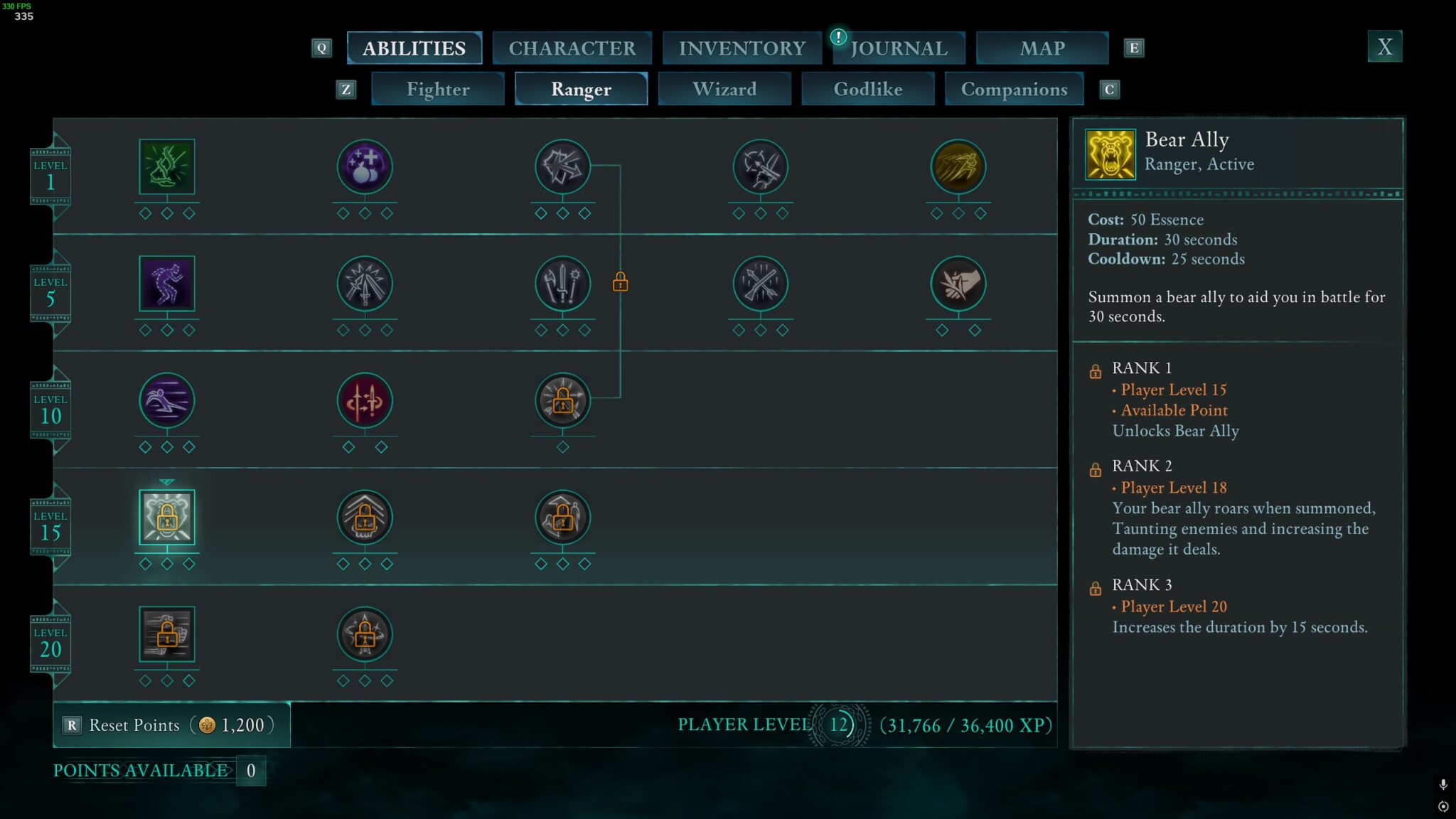The width and height of the screenshot is (1456, 819).
Task: Click the small chevron above the Bear Ally icon
Action: click(167, 481)
